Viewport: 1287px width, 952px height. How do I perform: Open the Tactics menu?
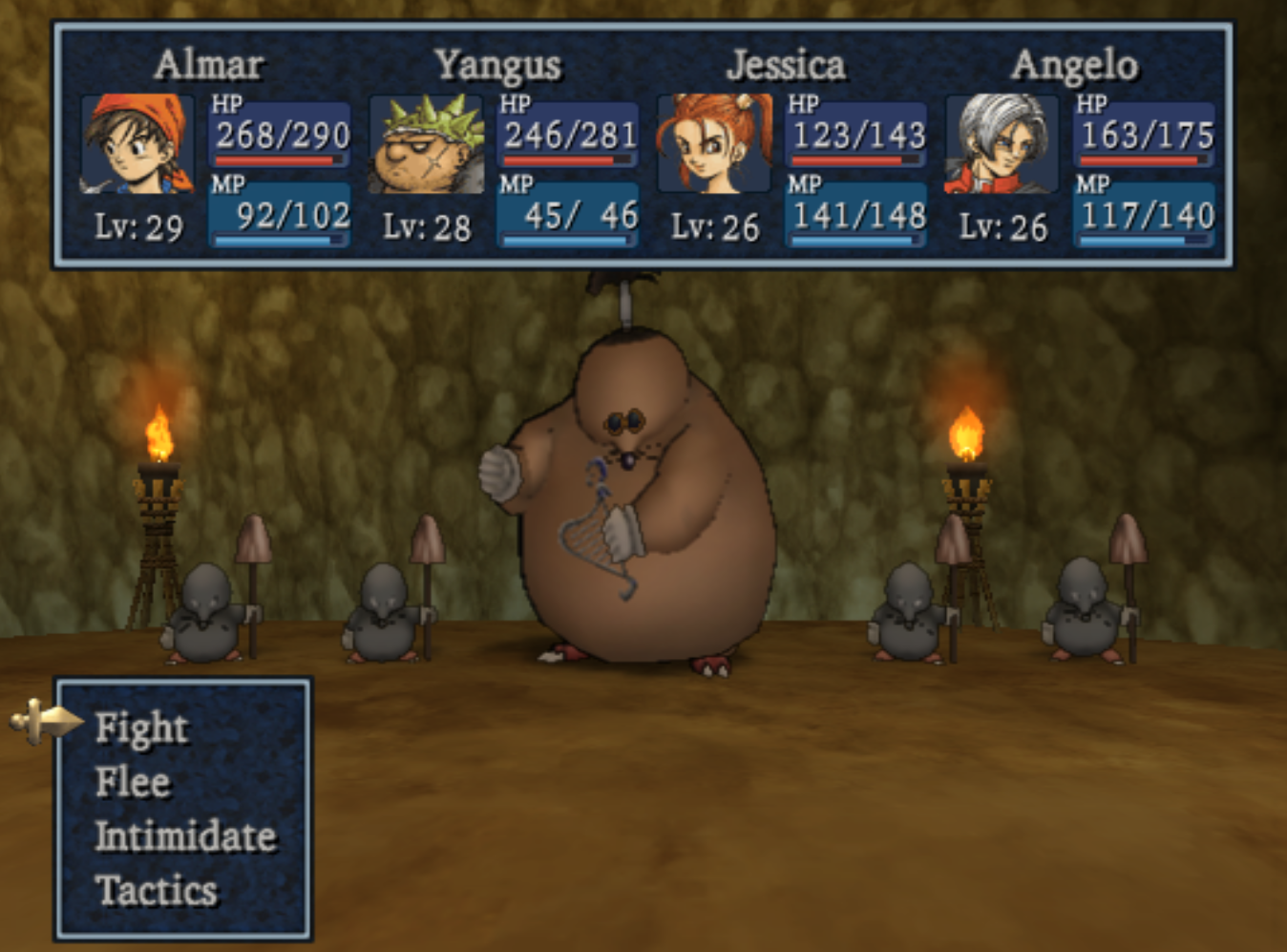(156, 891)
